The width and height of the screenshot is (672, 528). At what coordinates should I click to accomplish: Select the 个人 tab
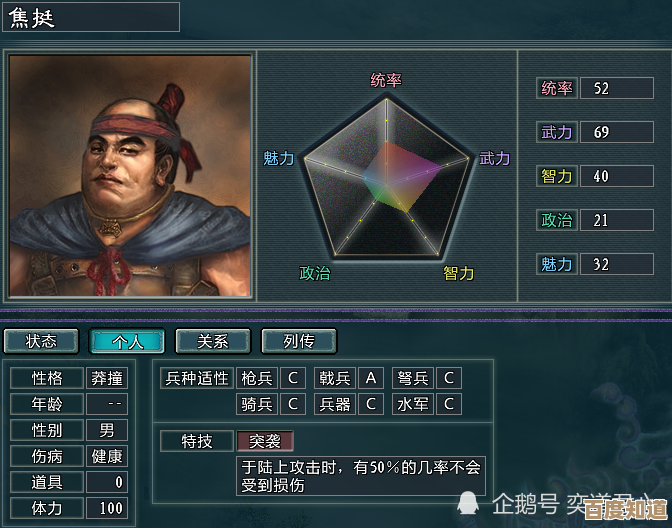point(127,341)
